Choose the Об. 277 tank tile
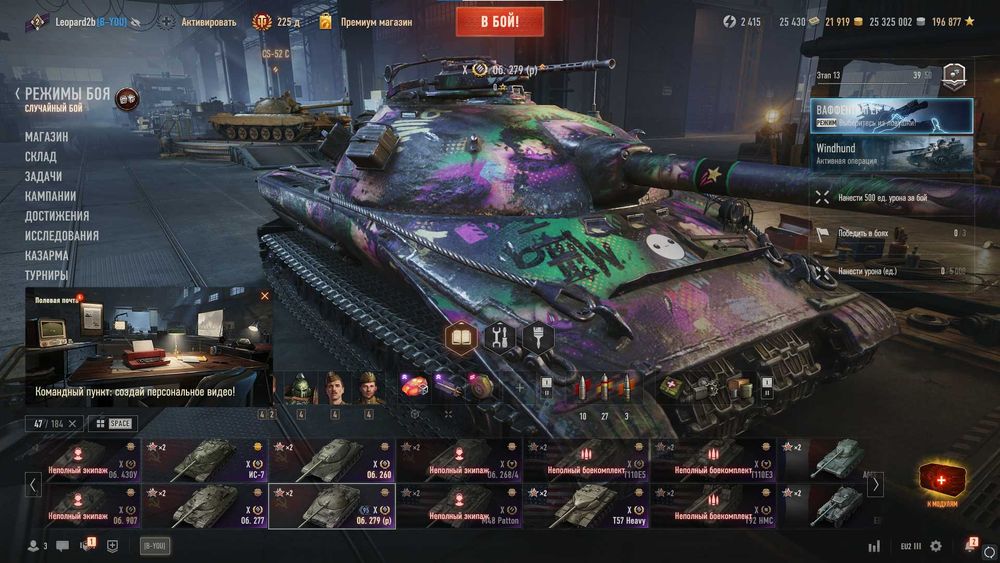1000x563 pixels. click(x=205, y=505)
